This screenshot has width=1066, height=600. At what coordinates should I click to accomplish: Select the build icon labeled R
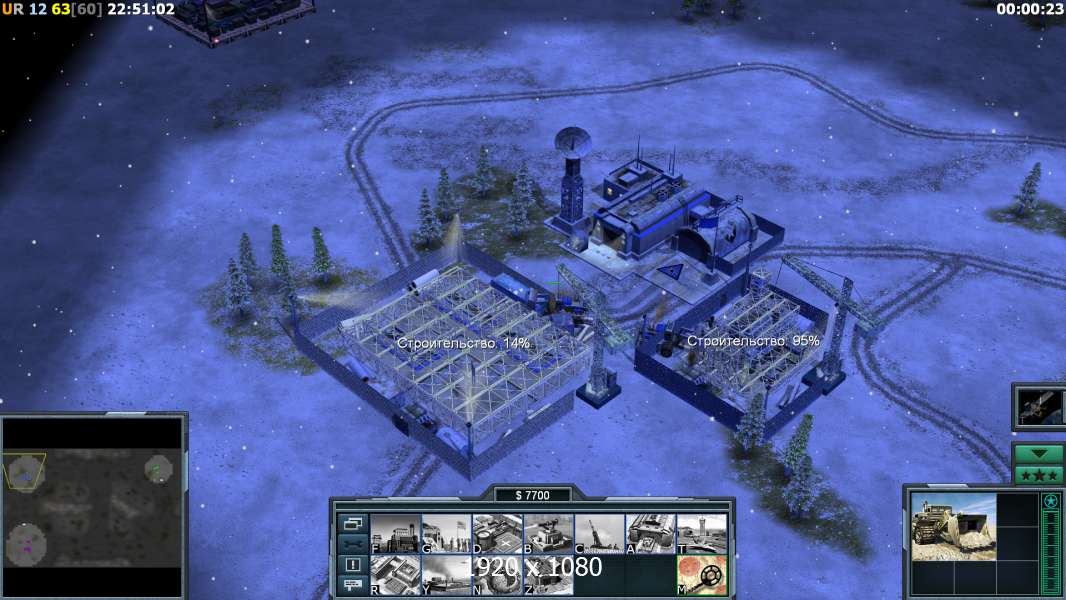coord(395,575)
